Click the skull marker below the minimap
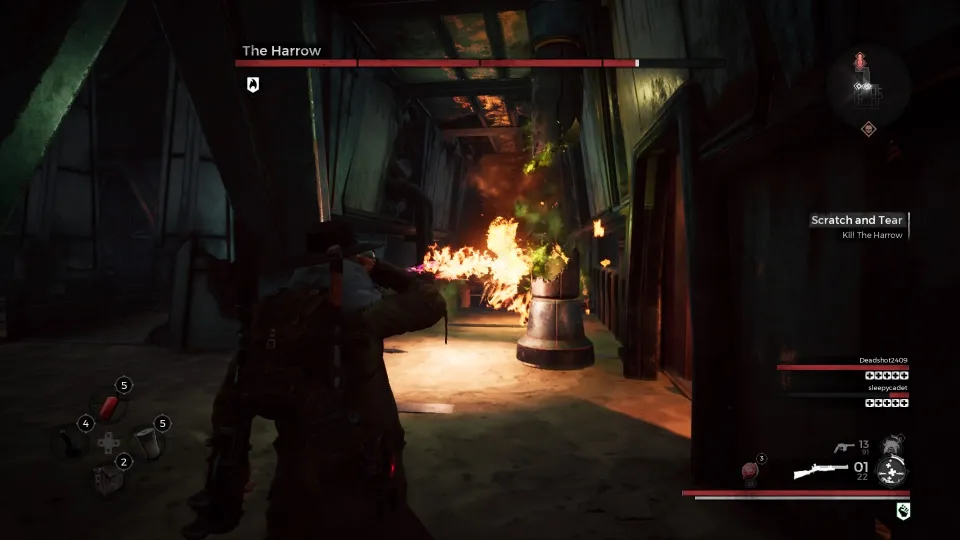 868,128
